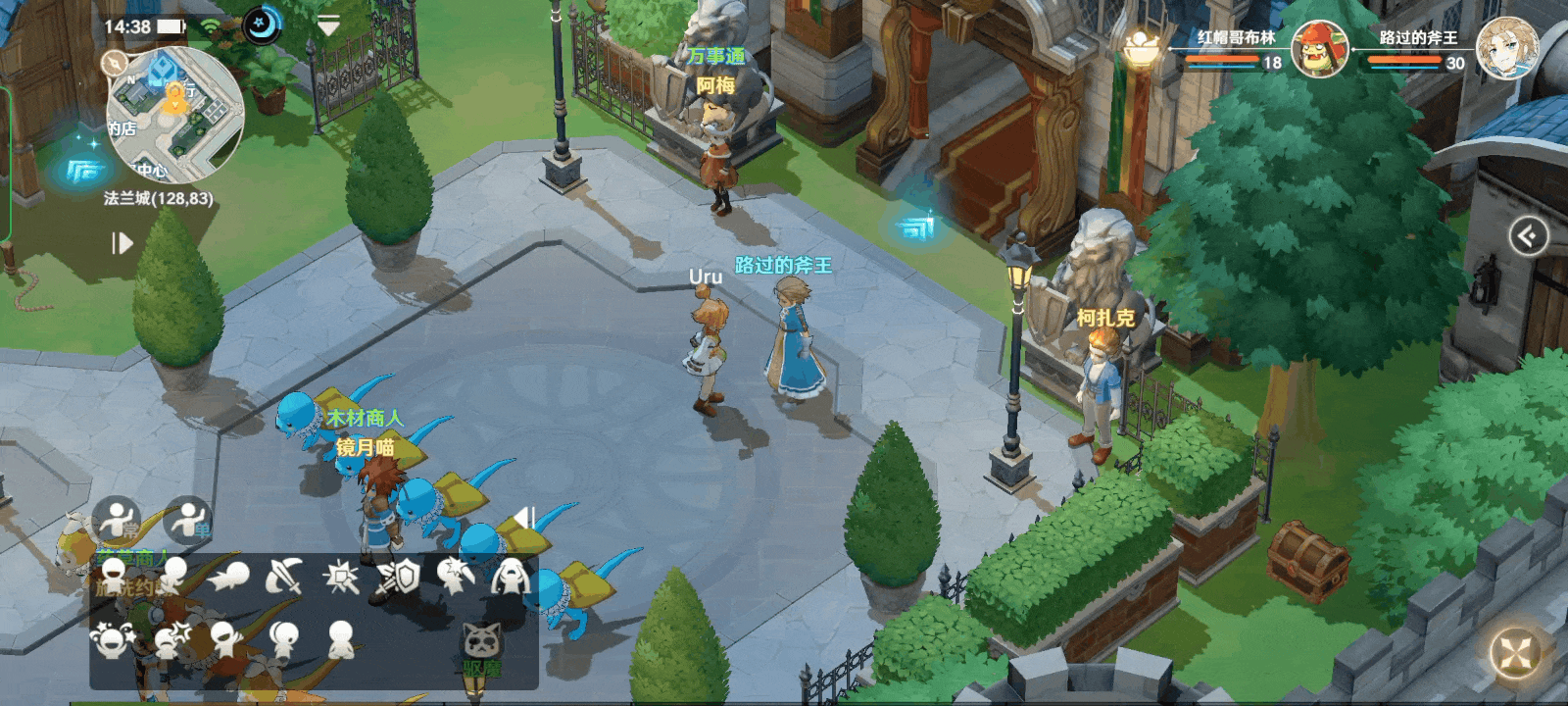Click the glowing food bowl icon
Screen dimensions: 1568x706
point(1140,46)
